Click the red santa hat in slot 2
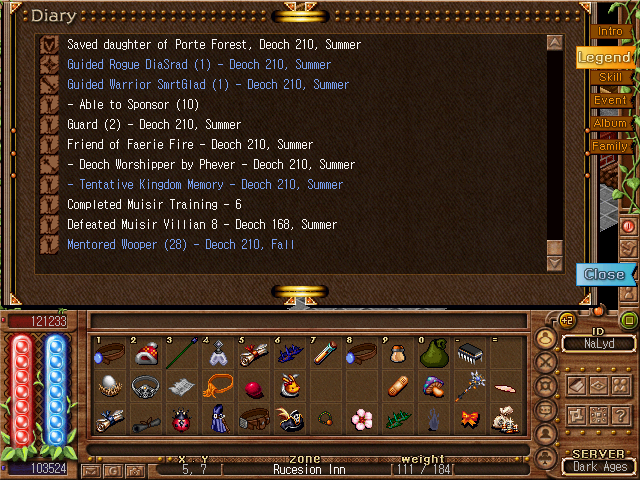This screenshot has height=480, width=640. point(146,353)
